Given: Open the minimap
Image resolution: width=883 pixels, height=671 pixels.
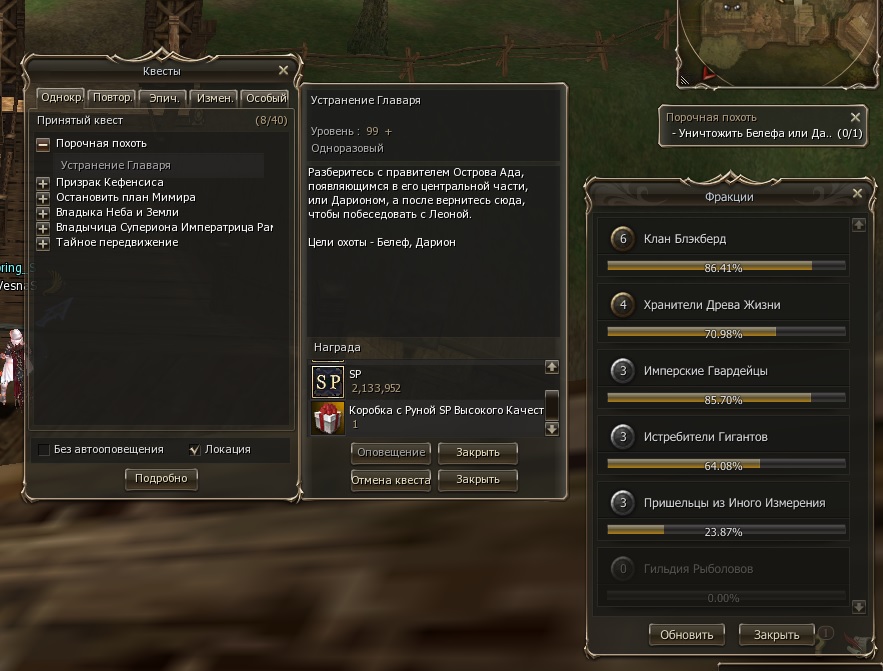Looking at the screenshot, I should (x=778, y=40).
